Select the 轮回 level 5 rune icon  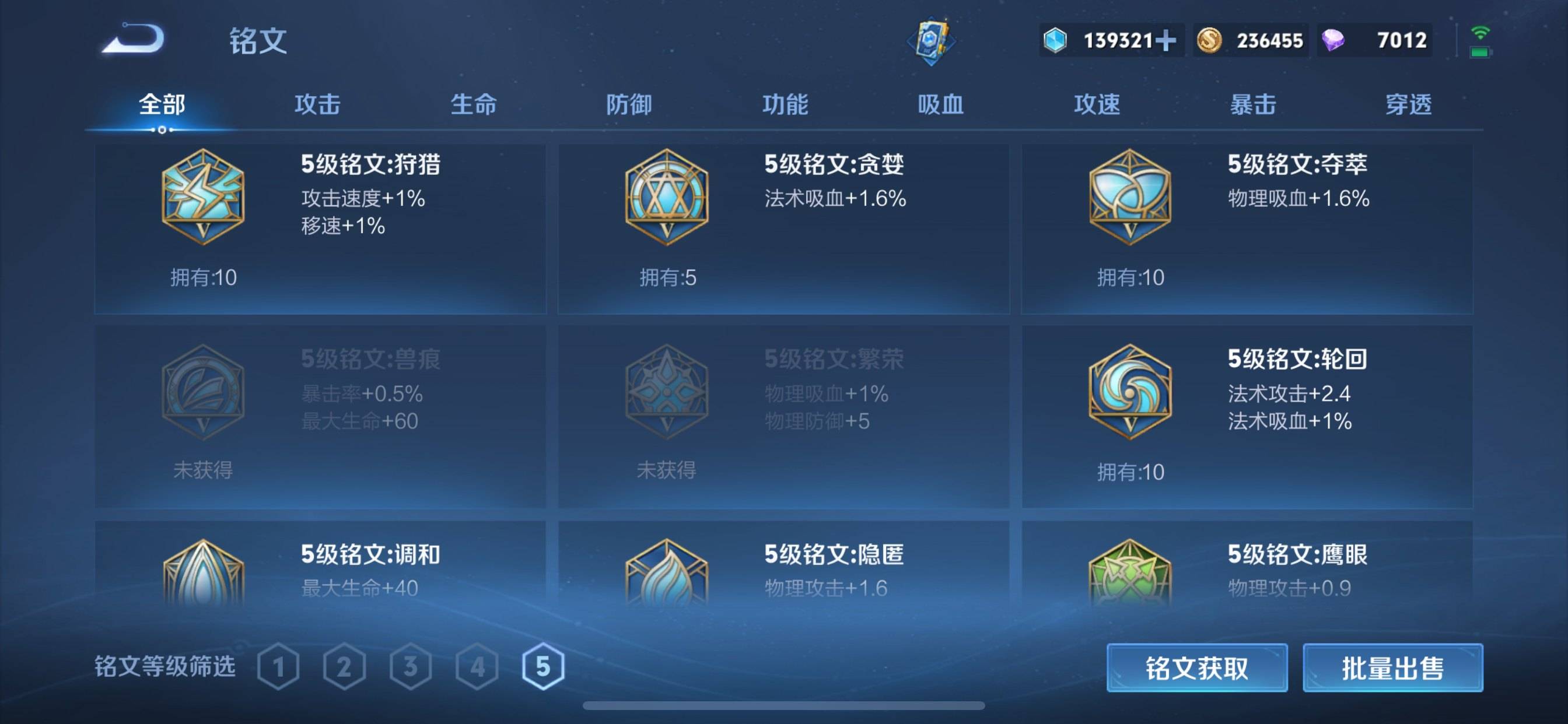(1131, 392)
